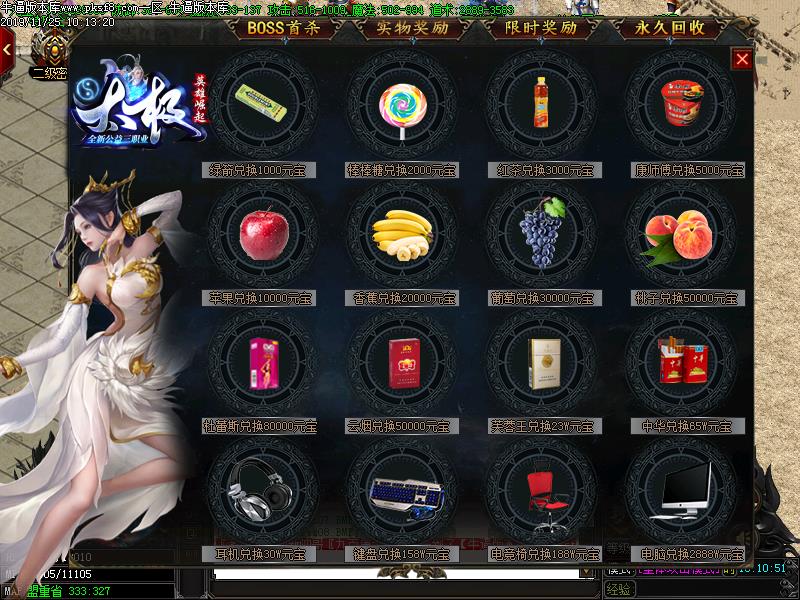Image resolution: width=800 pixels, height=600 pixels.
Task: Choose the 康师傅 instant noodle reward
Action: pyautogui.click(x=680, y=101)
